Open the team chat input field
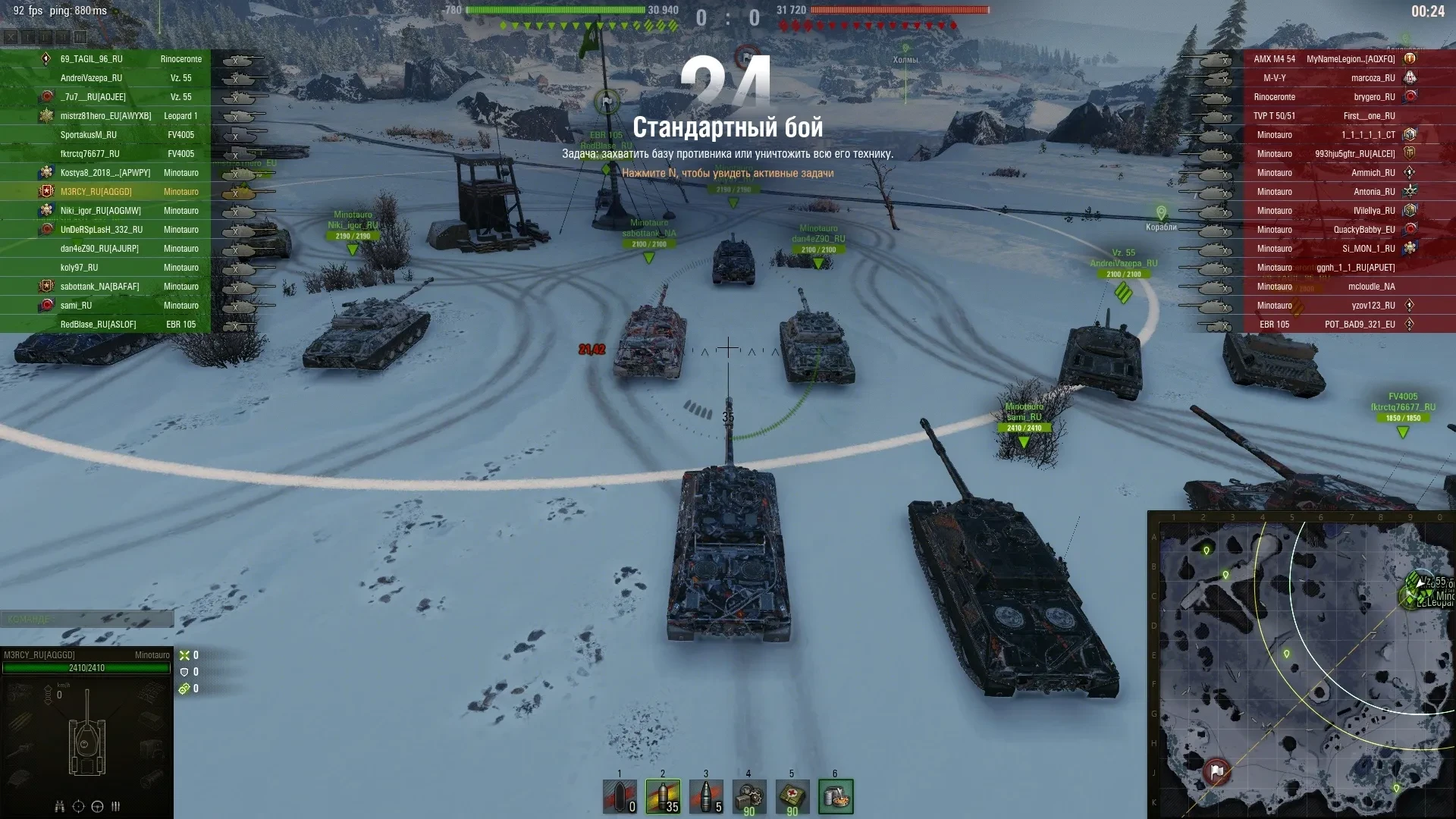Screen dimensions: 1456x819 (86, 620)
